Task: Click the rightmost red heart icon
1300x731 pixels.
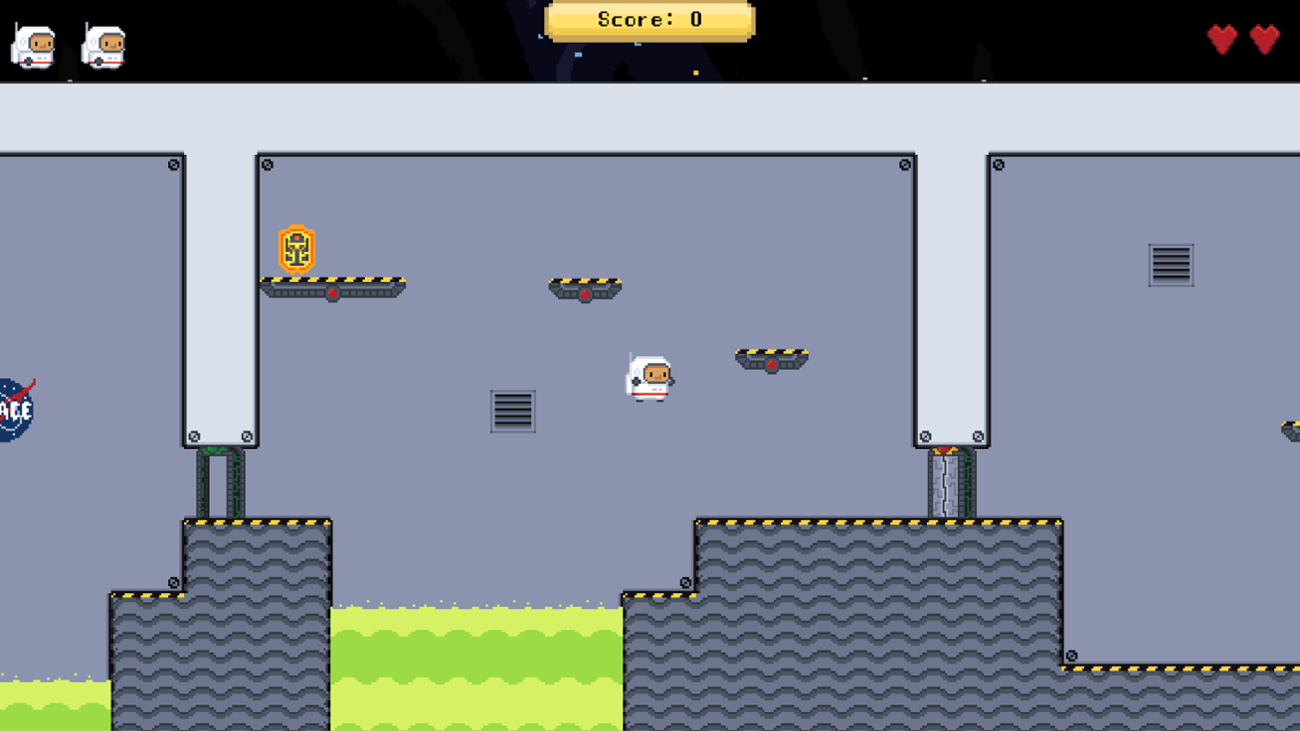Action: coord(1264,38)
